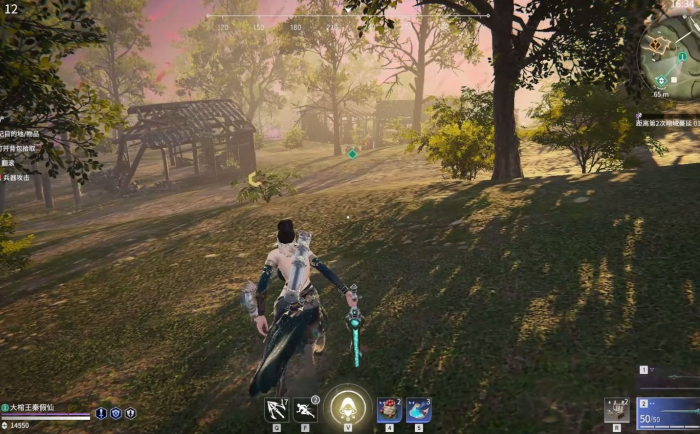Click the trident buff hexagon icon
The height and width of the screenshot is (434, 700).
130,413
